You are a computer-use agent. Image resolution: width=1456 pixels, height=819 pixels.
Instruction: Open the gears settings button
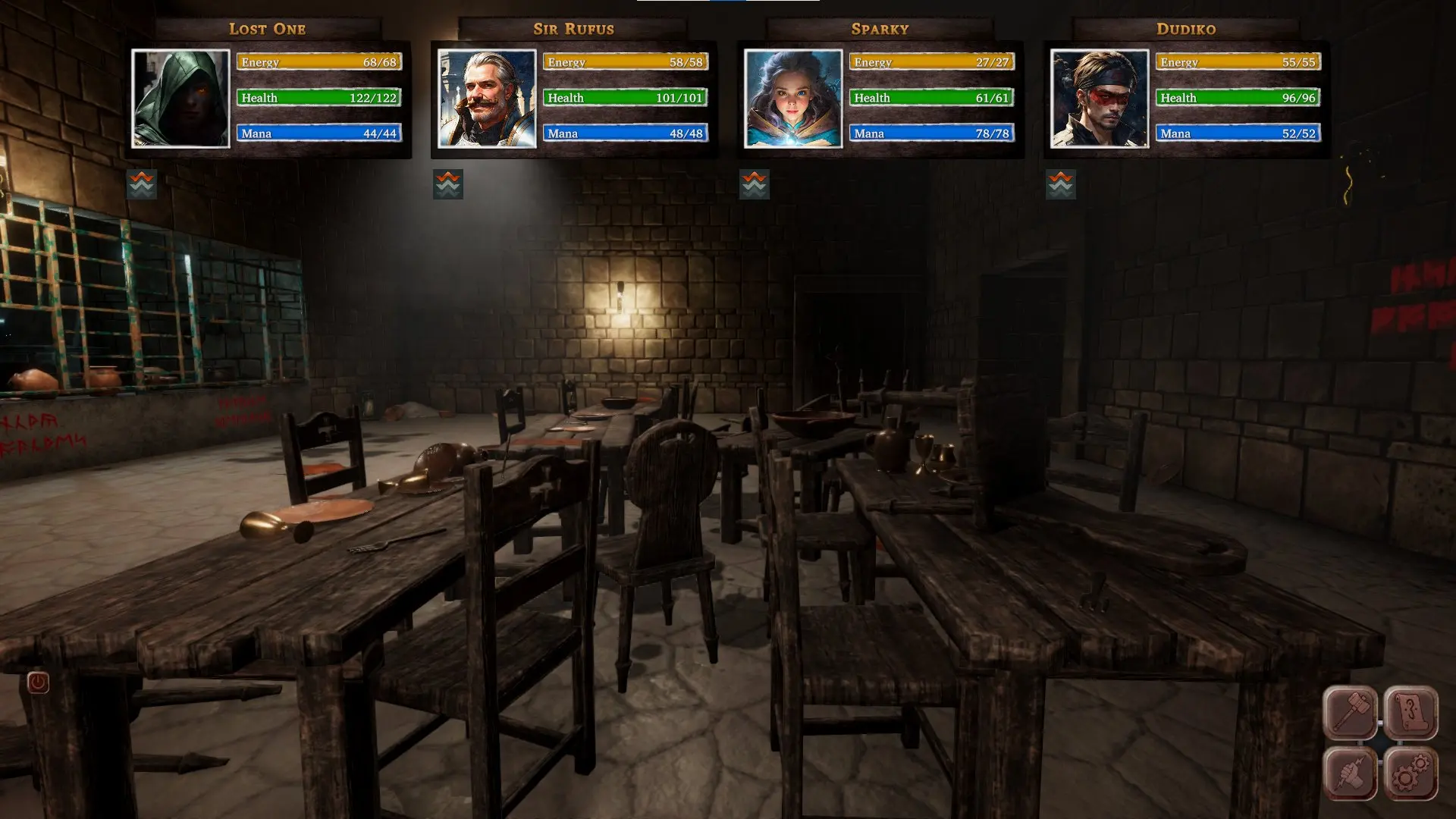tap(1411, 773)
